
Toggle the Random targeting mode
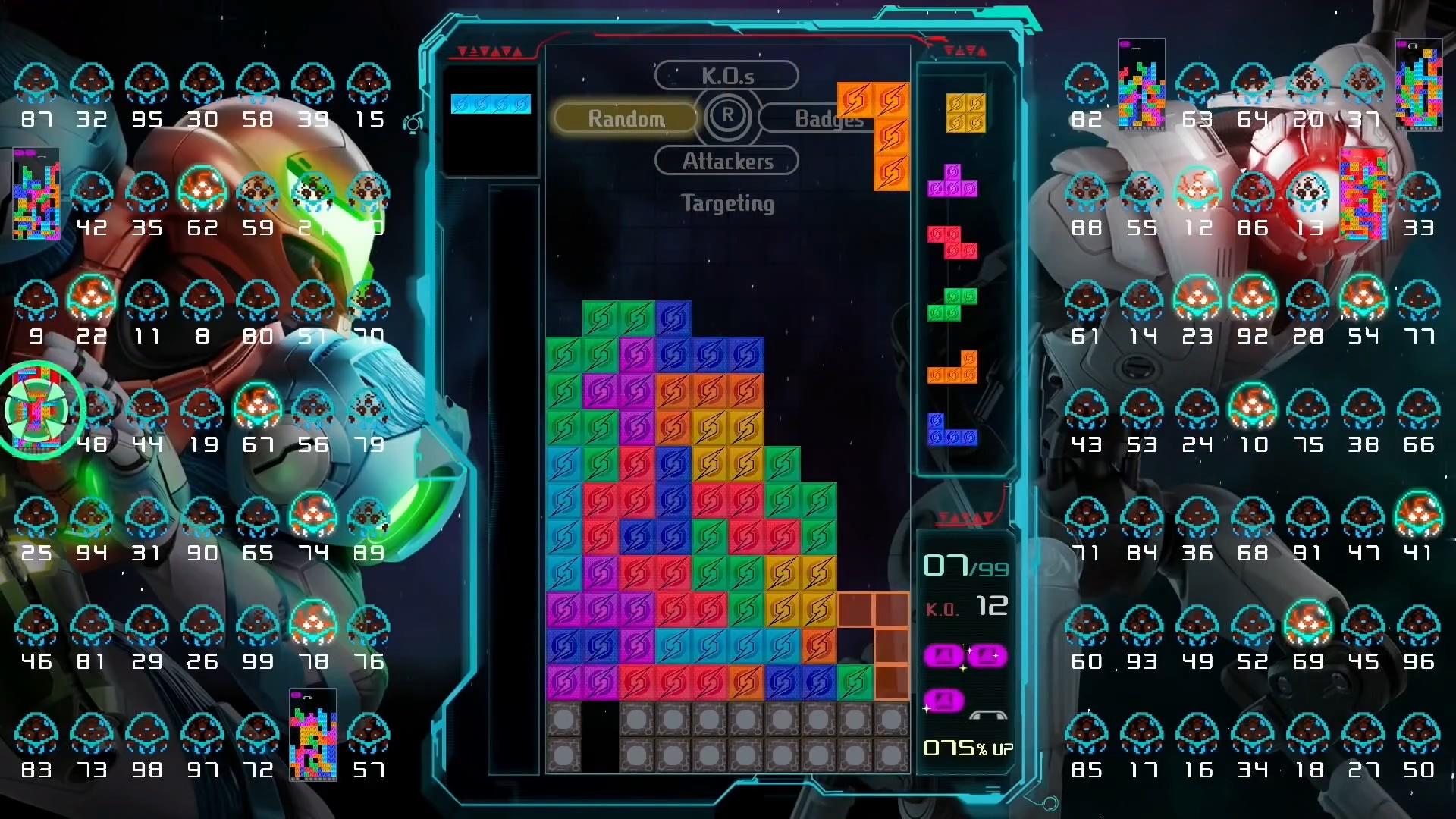[625, 118]
